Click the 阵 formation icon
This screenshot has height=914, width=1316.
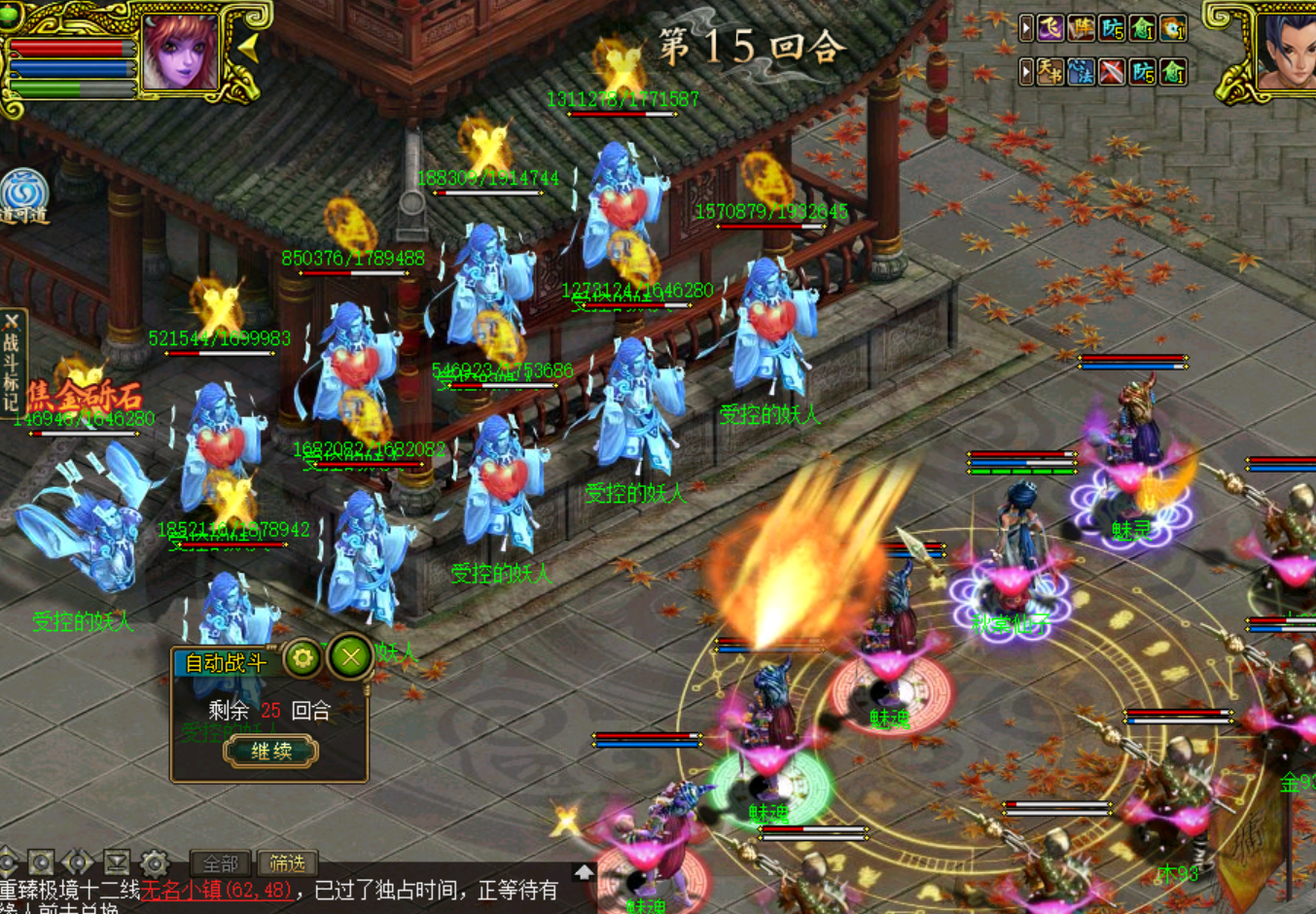(x=1082, y=28)
